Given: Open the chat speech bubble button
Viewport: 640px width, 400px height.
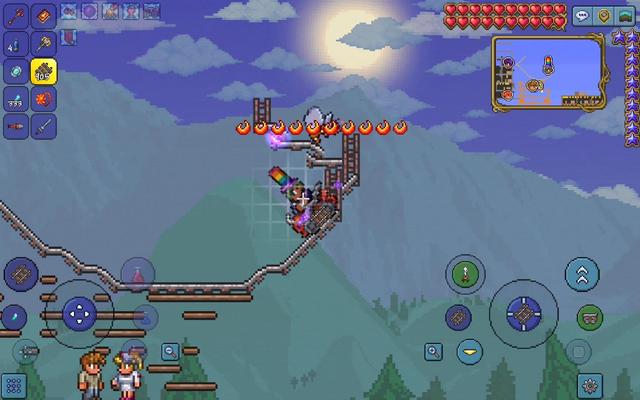Looking at the screenshot, I should (x=582, y=16).
